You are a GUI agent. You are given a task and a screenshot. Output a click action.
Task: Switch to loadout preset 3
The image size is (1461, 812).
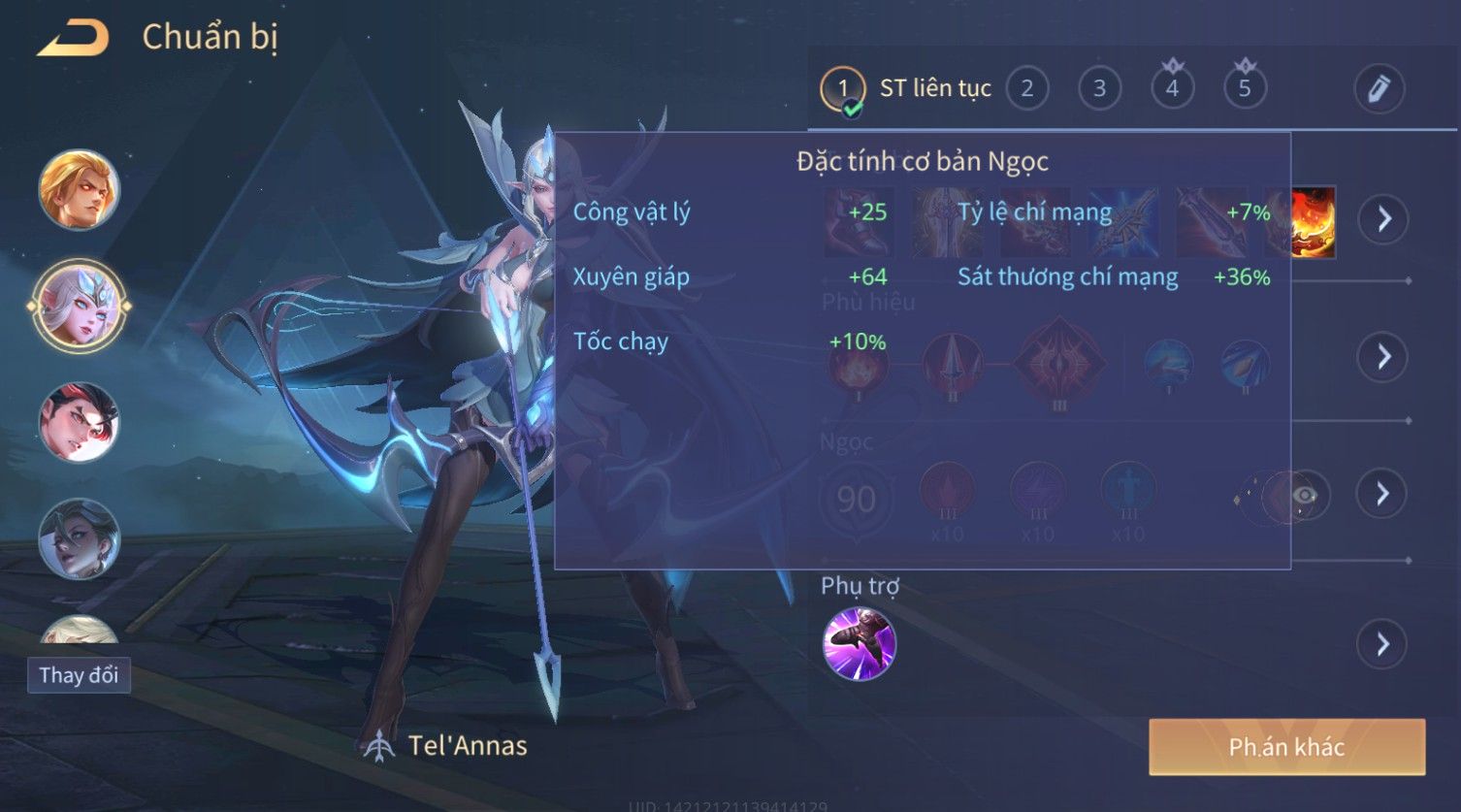tap(1099, 89)
